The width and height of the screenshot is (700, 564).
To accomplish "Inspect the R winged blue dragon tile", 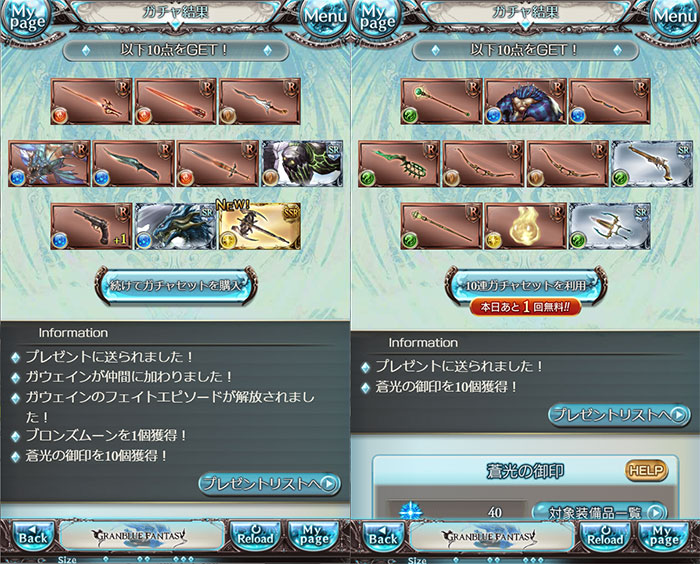I will [x=49, y=163].
